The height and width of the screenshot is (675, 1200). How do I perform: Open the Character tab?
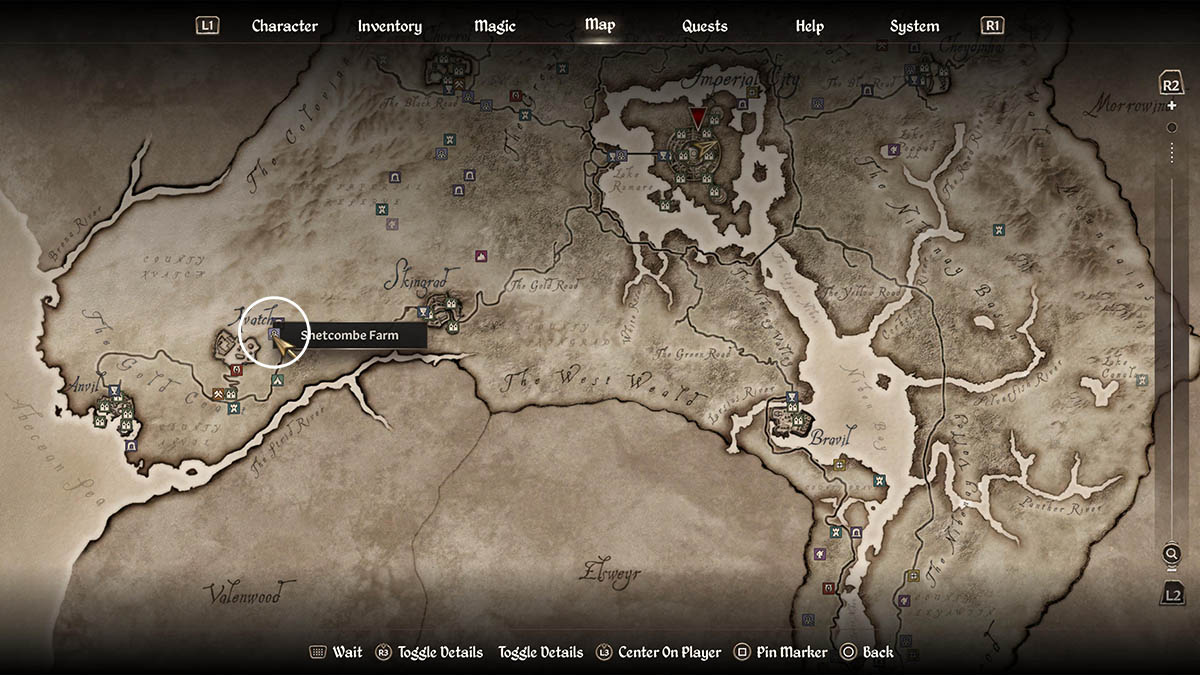pyautogui.click(x=284, y=26)
